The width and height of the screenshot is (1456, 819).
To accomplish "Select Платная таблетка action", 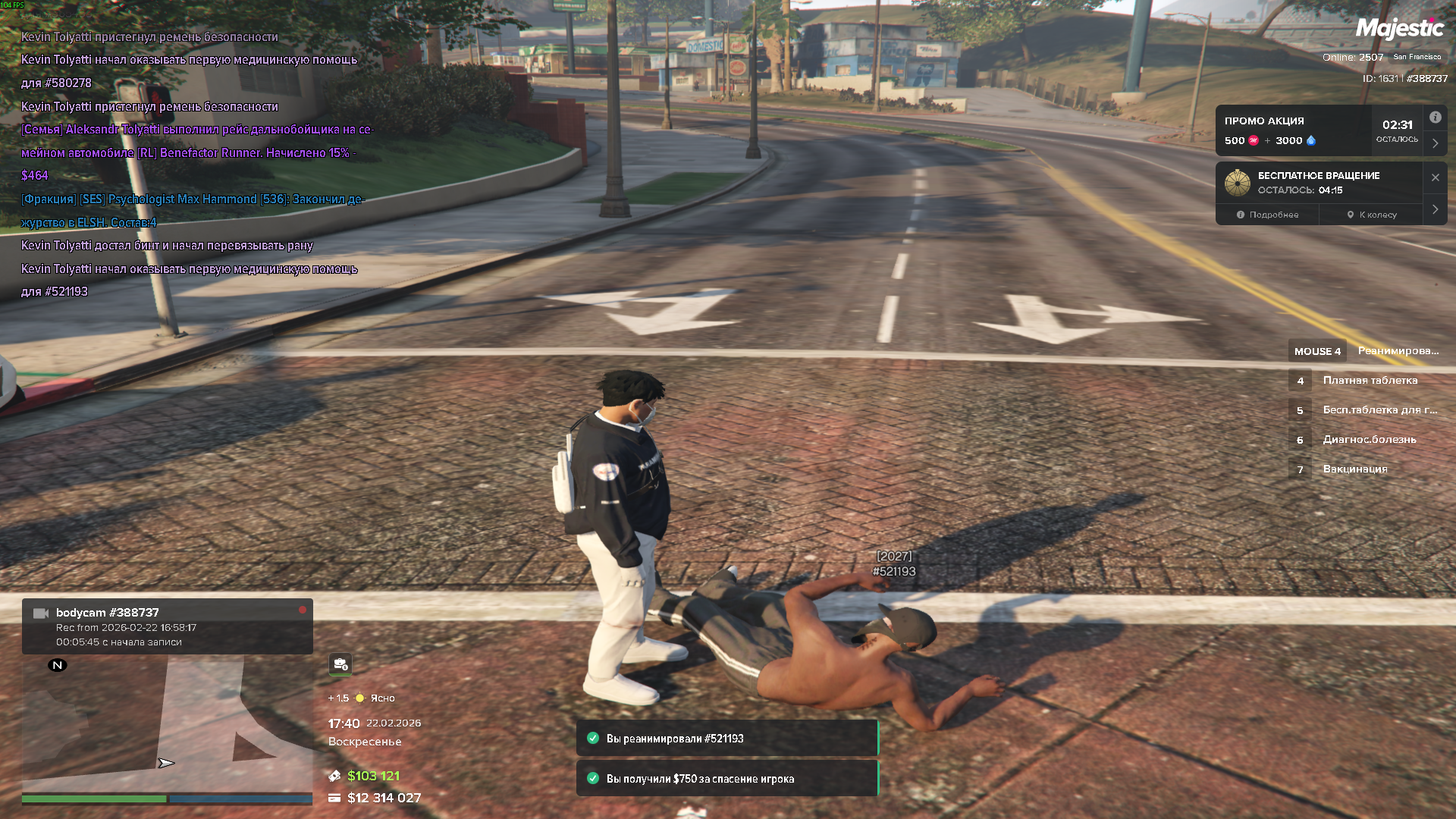I will tap(1370, 381).
